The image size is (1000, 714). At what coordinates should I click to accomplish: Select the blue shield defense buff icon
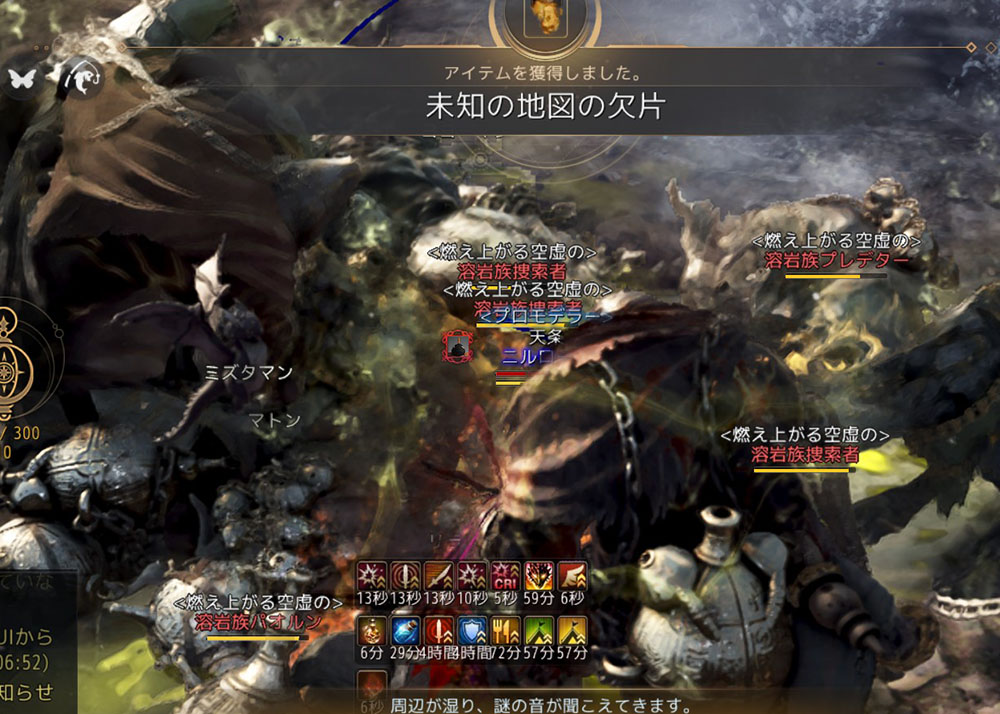pyautogui.click(x=471, y=631)
